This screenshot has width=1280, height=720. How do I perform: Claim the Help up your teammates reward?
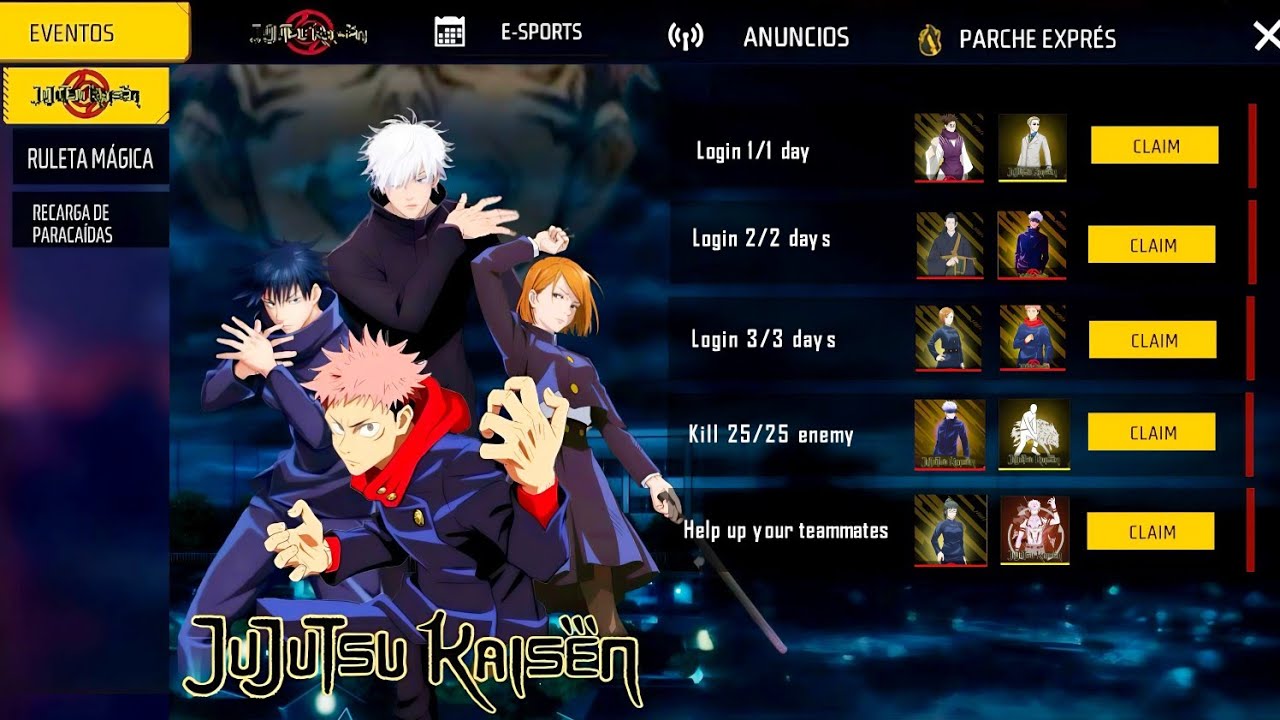(x=1151, y=531)
